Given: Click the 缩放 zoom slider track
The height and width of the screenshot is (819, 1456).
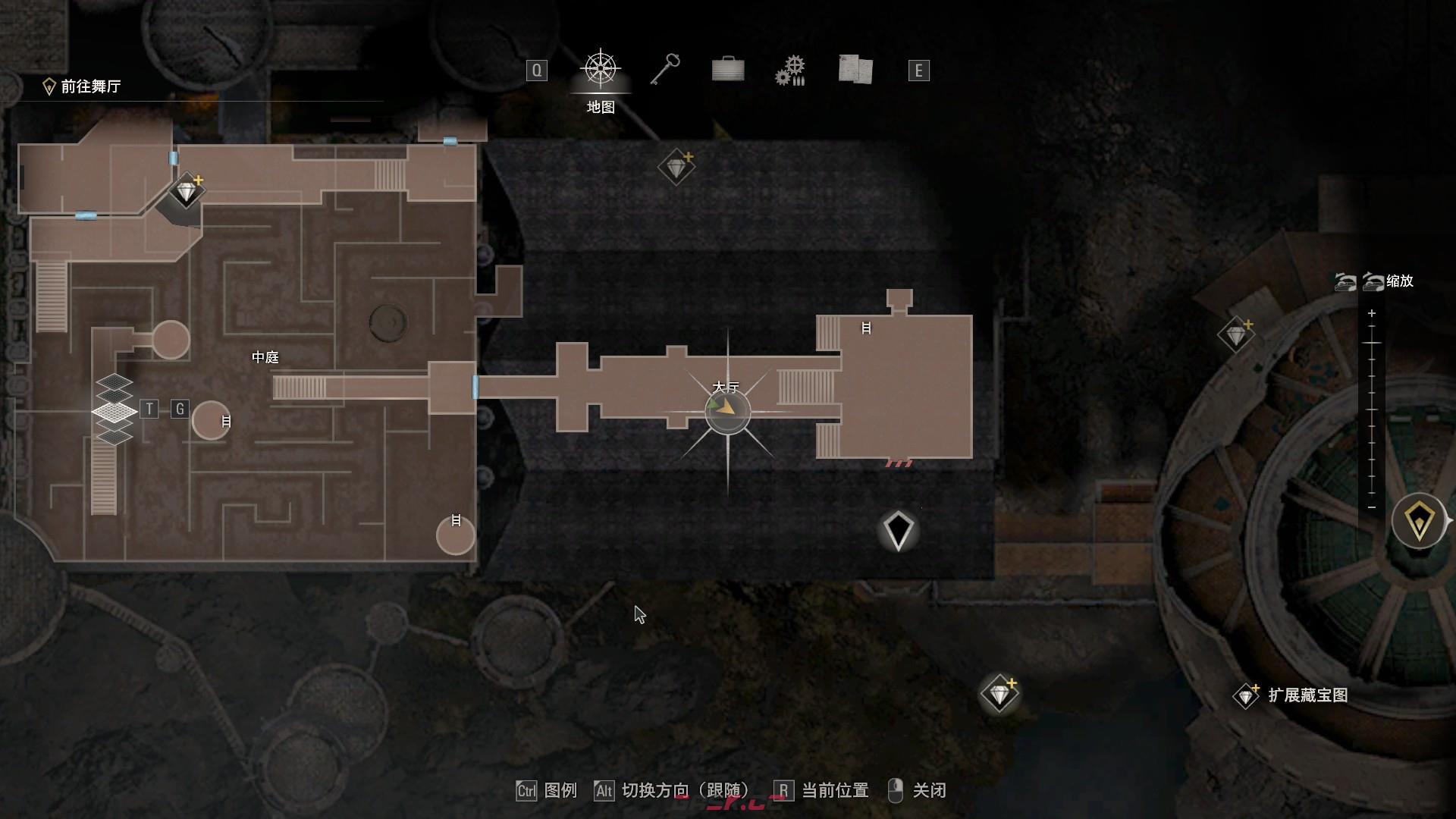Looking at the screenshot, I should 1371,409.
